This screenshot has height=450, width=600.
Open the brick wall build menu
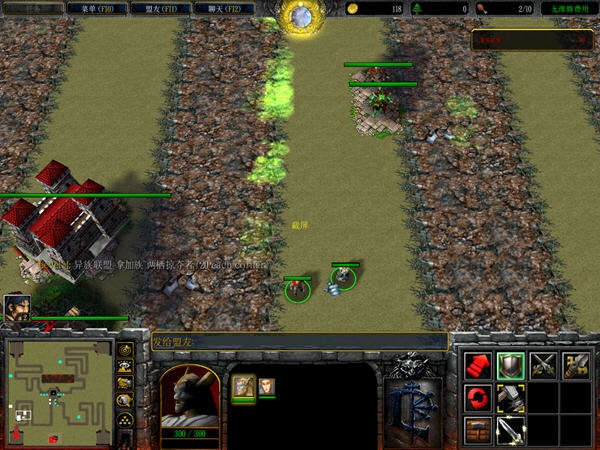477,430
